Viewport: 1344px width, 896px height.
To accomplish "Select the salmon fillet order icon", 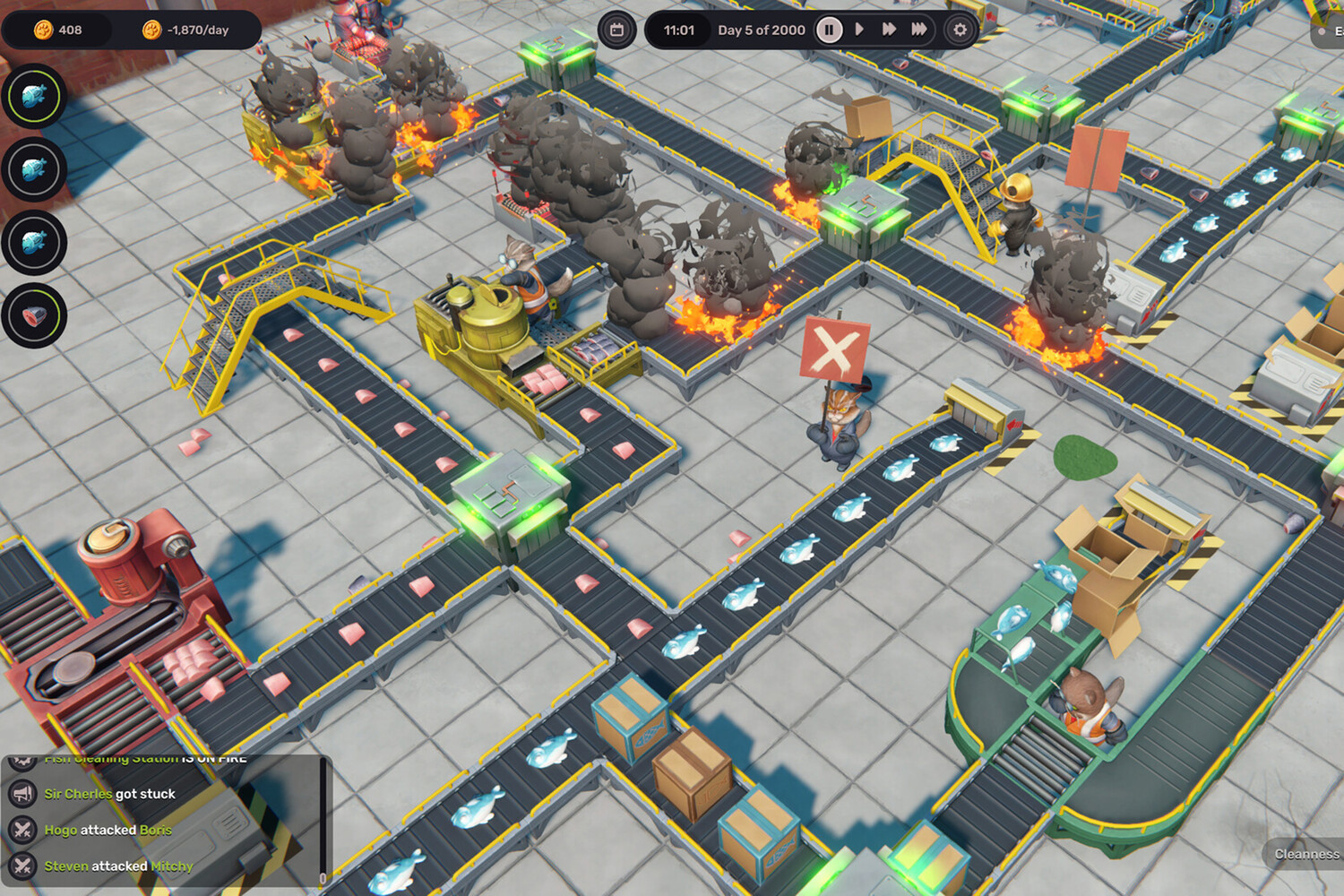I will click(x=34, y=315).
